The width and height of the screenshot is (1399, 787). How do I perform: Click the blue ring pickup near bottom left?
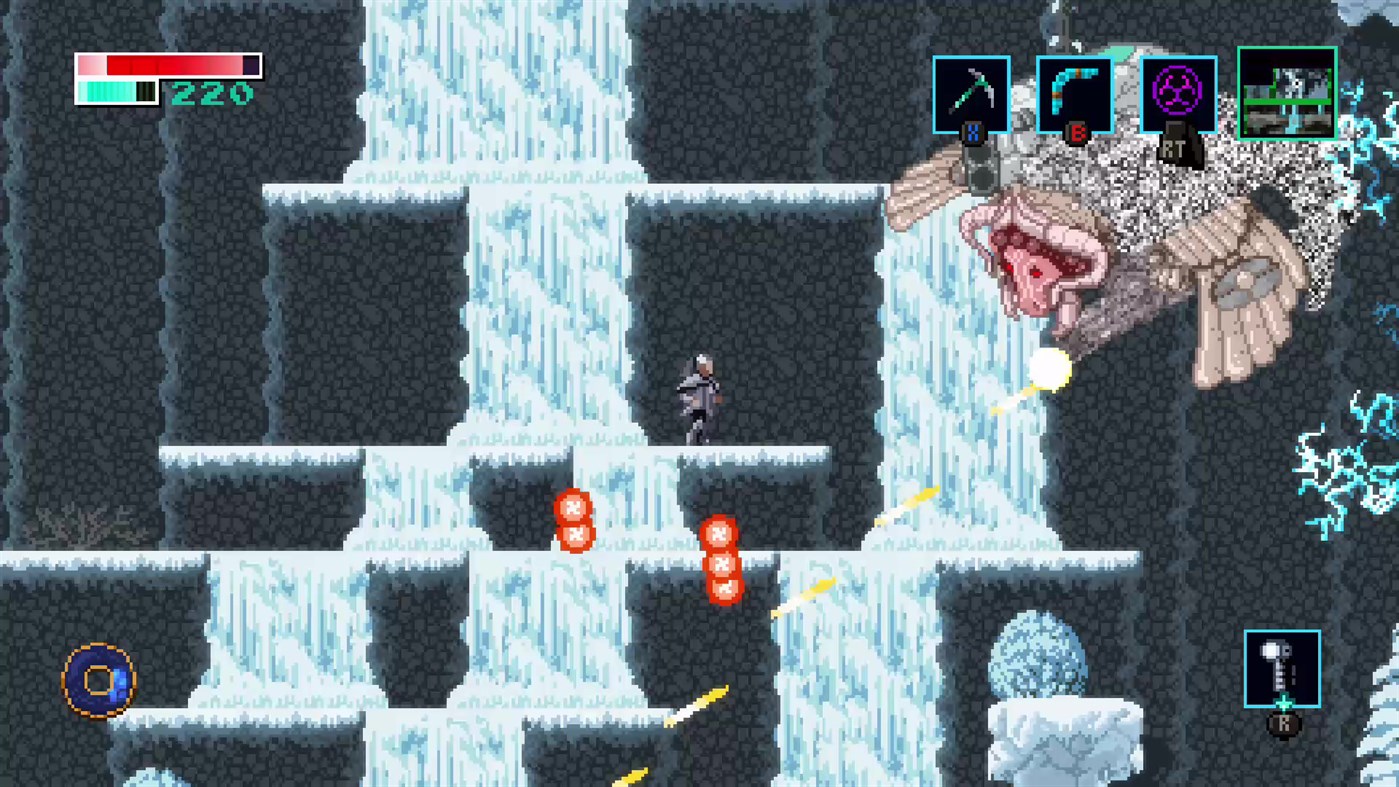pyautogui.click(x=97, y=679)
